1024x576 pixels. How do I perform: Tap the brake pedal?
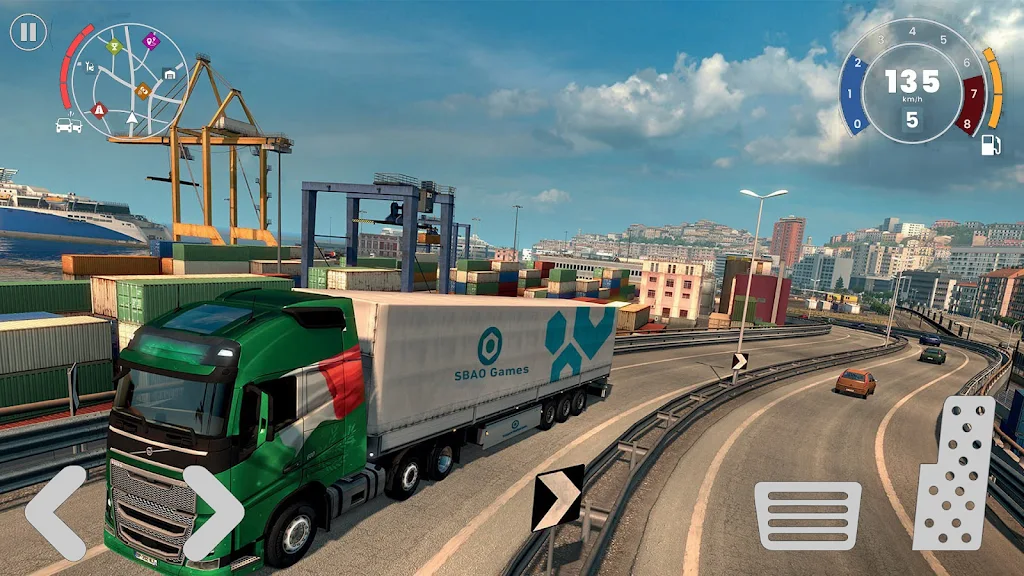807,515
